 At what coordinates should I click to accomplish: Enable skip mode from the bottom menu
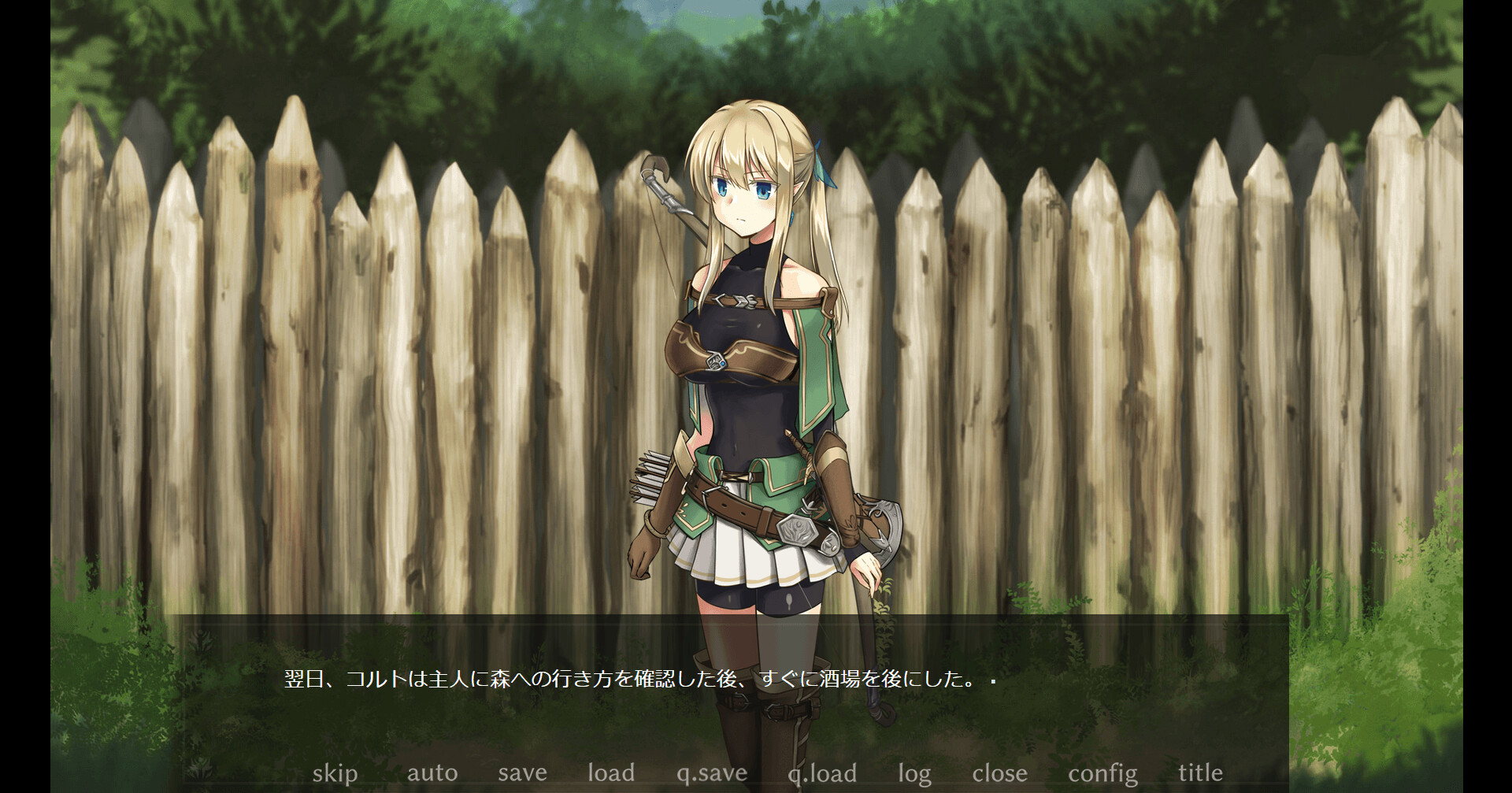(334, 773)
